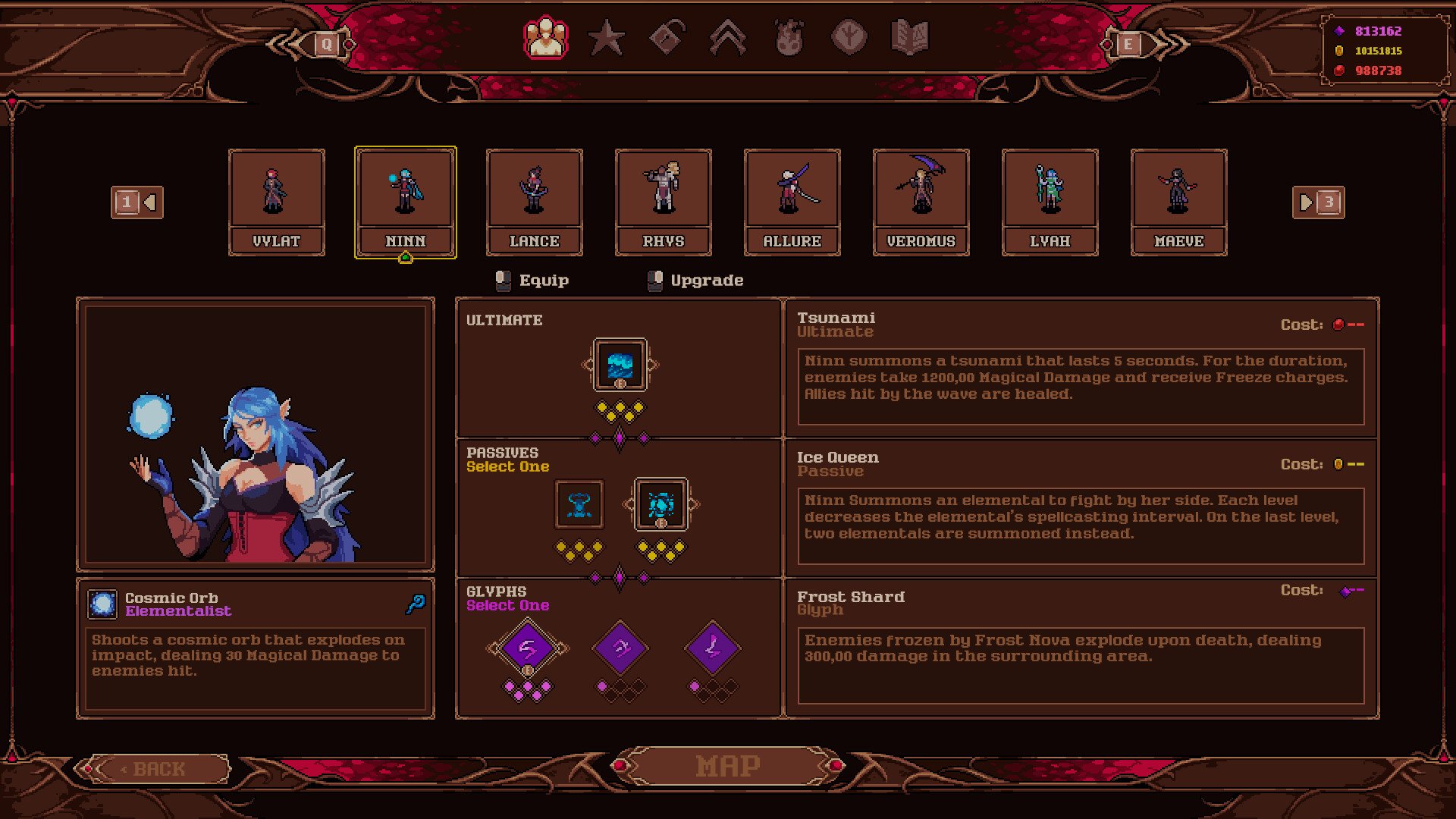This screenshot has height=819, width=1456.
Task: Open the padlock tab
Action: [x=667, y=38]
